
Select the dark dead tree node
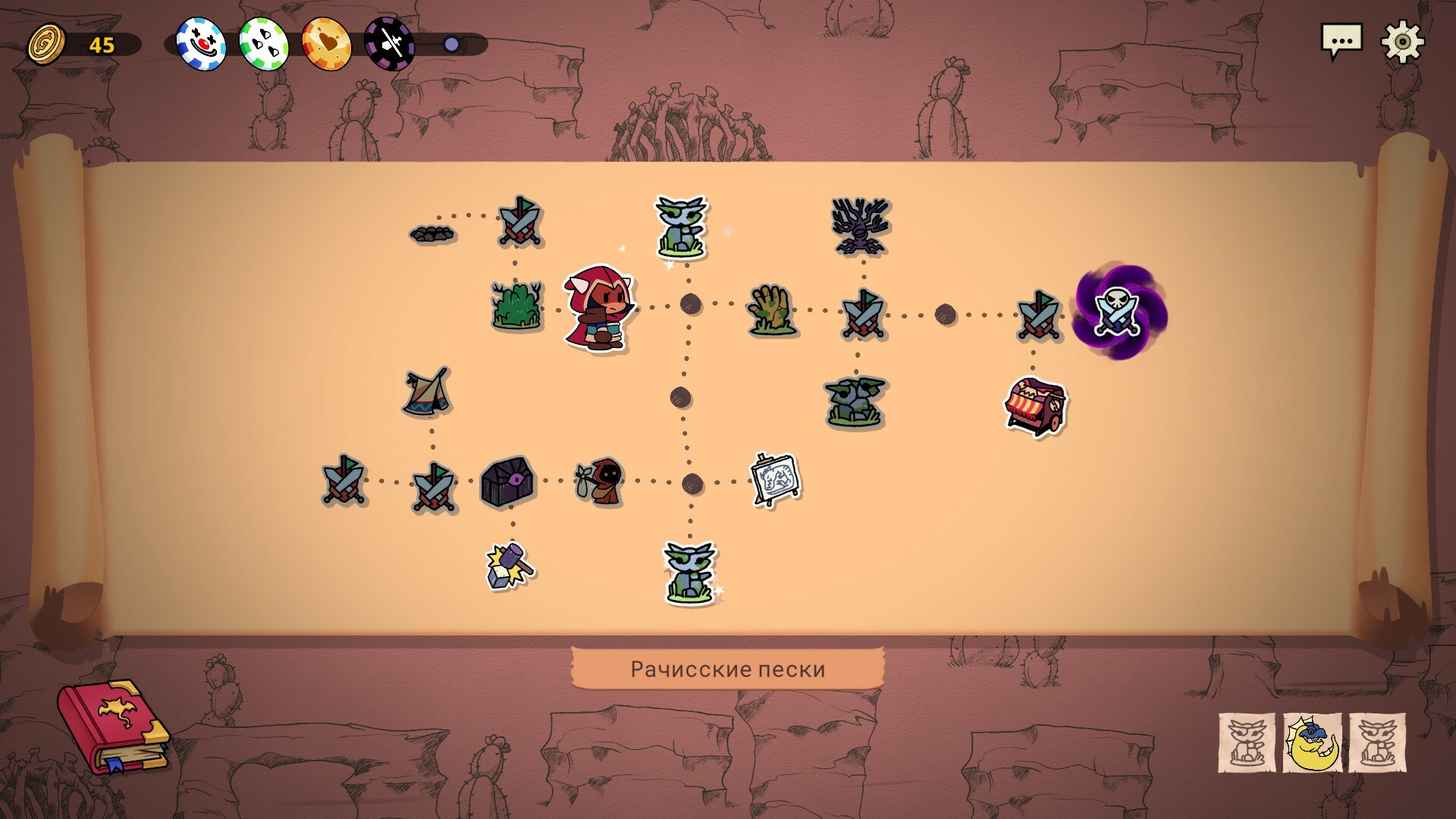860,226
